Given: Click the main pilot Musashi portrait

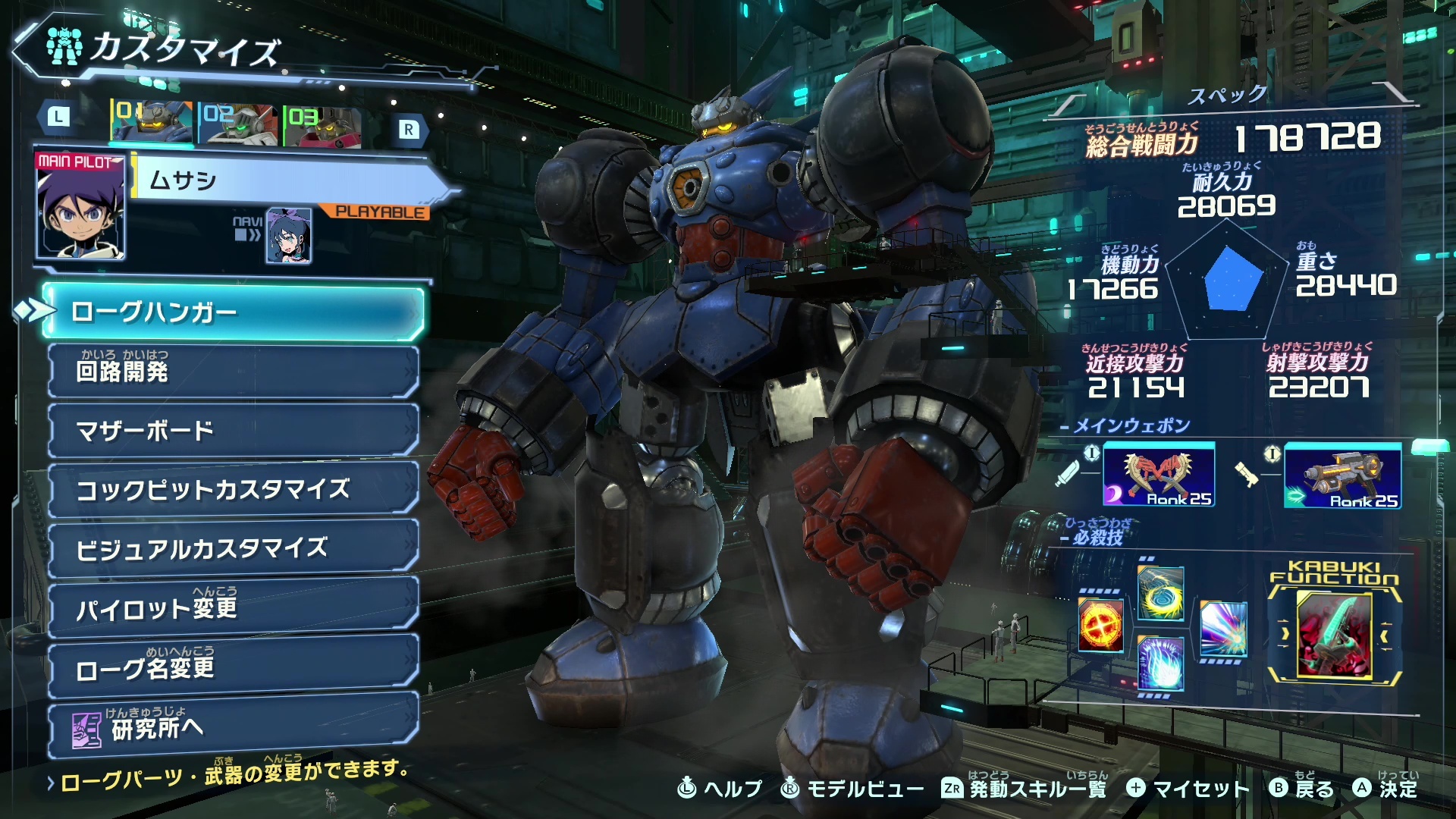Looking at the screenshot, I should pos(80,205).
